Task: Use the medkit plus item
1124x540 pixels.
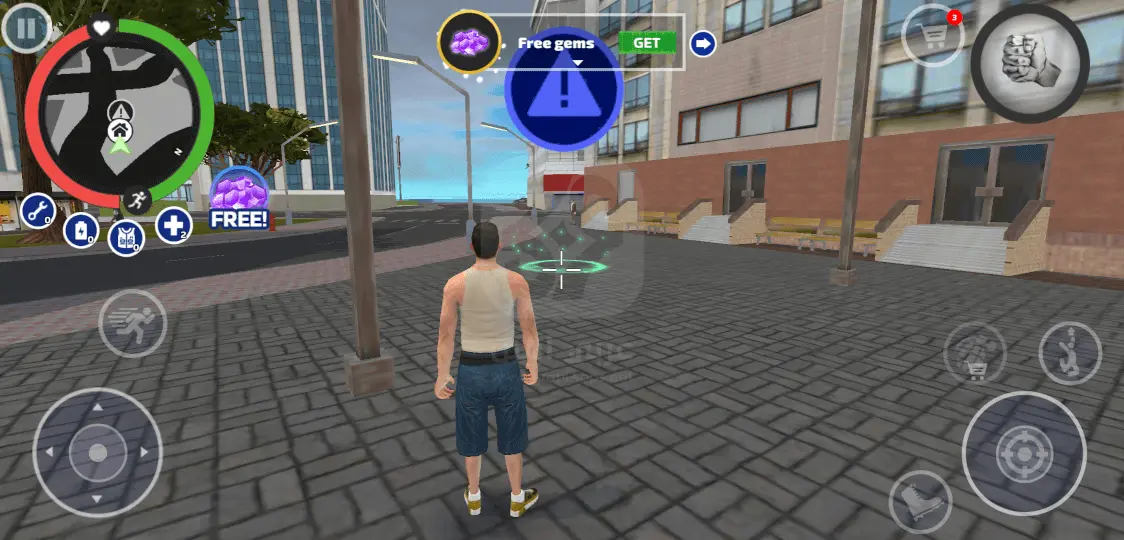Action: pos(173,225)
